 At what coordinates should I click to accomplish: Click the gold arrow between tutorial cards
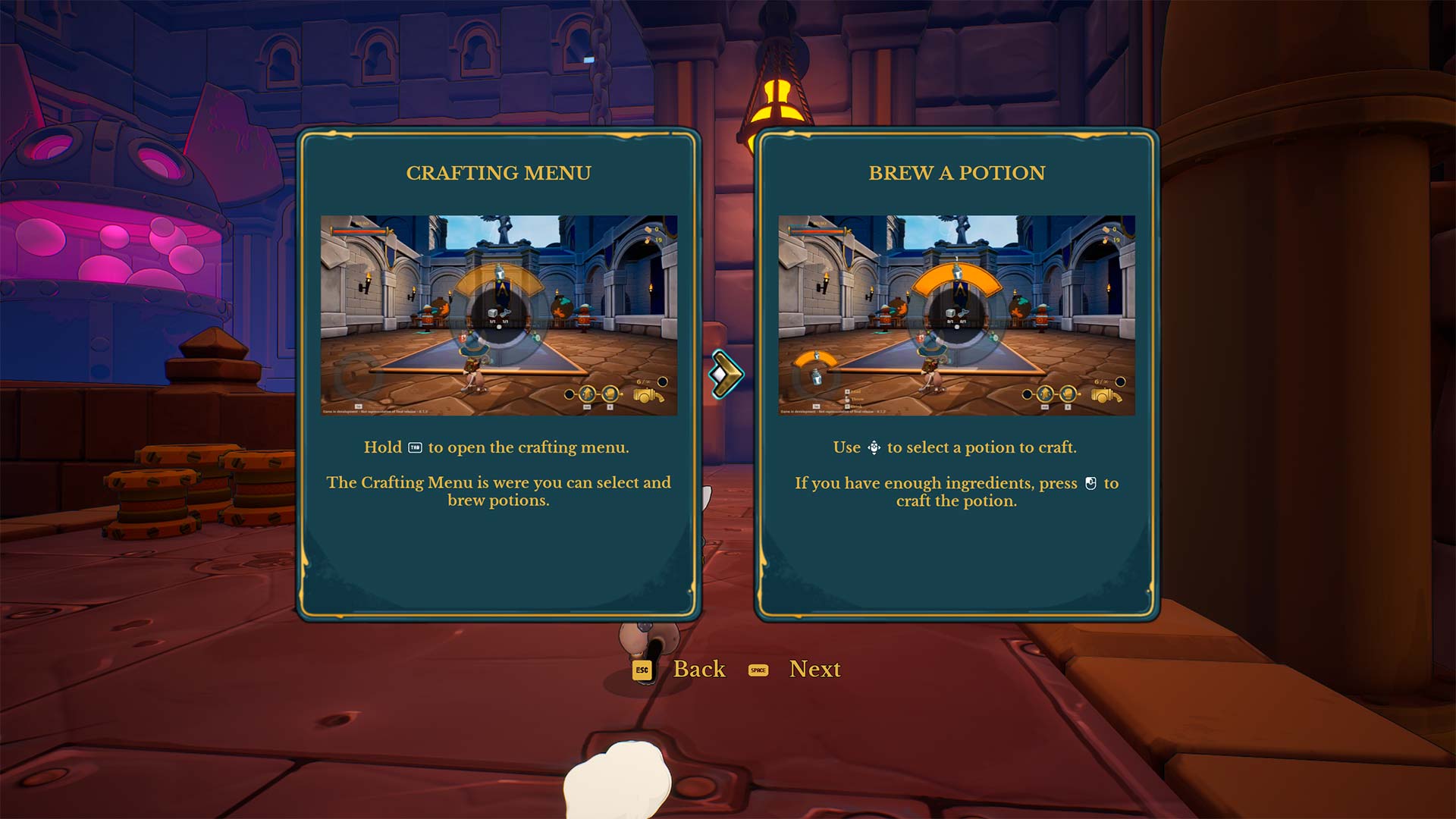(726, 374)
